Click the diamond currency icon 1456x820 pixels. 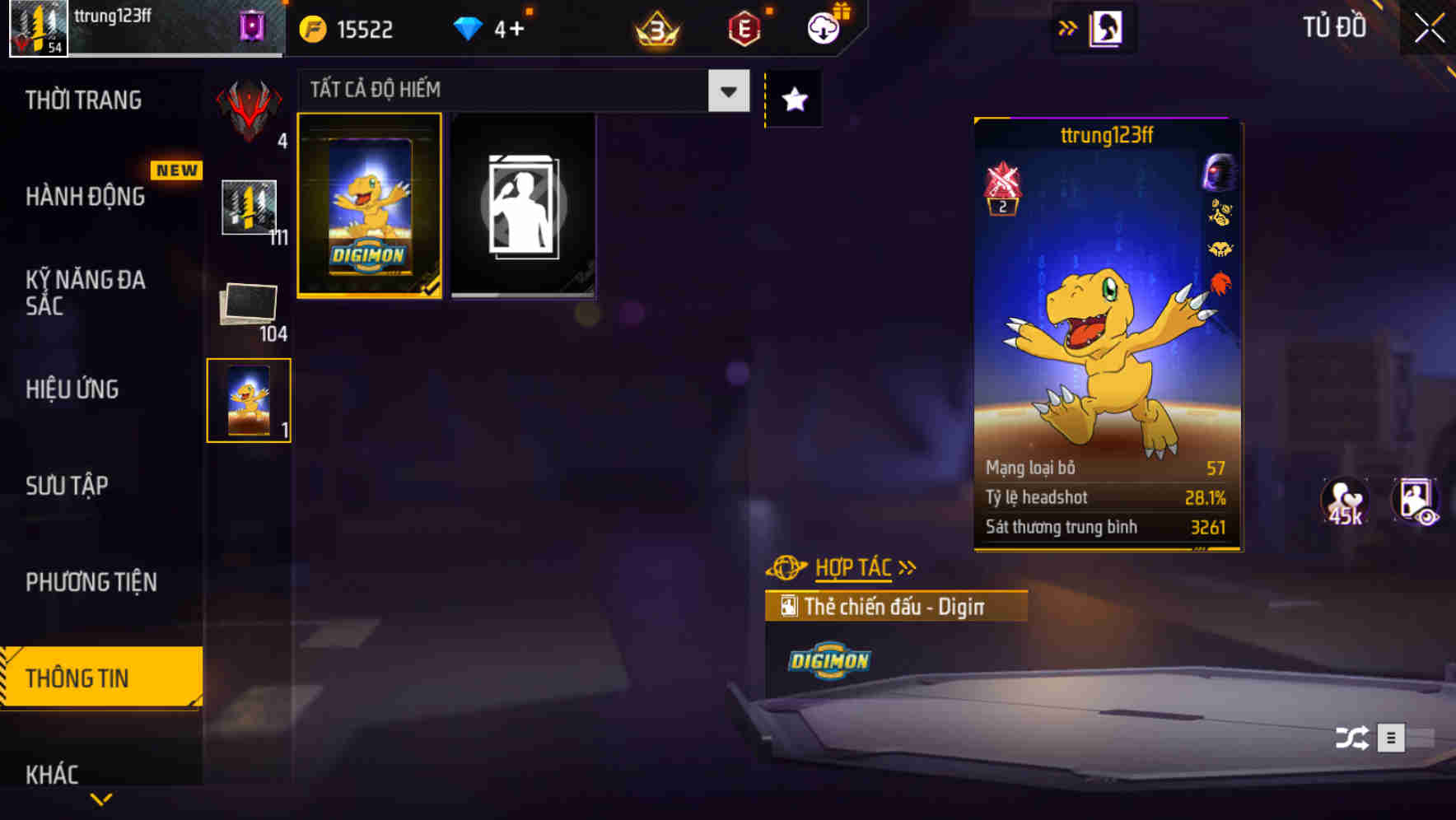(x=468, y=28)
